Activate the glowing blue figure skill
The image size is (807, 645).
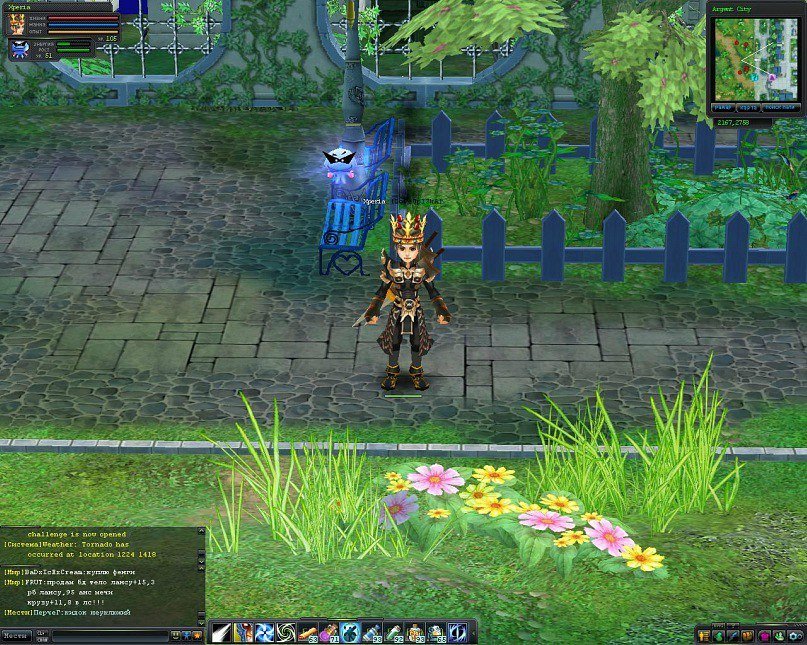(x=352, y=632)
